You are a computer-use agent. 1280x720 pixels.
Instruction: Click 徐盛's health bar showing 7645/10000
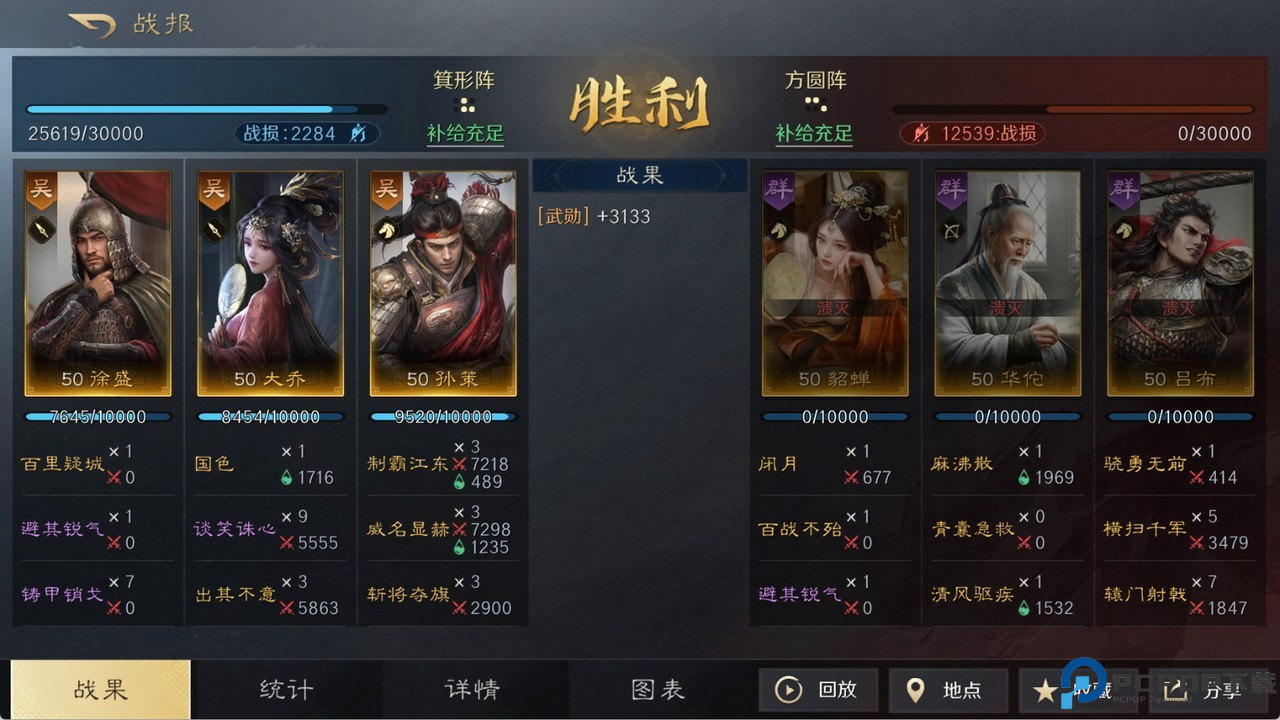96,417
